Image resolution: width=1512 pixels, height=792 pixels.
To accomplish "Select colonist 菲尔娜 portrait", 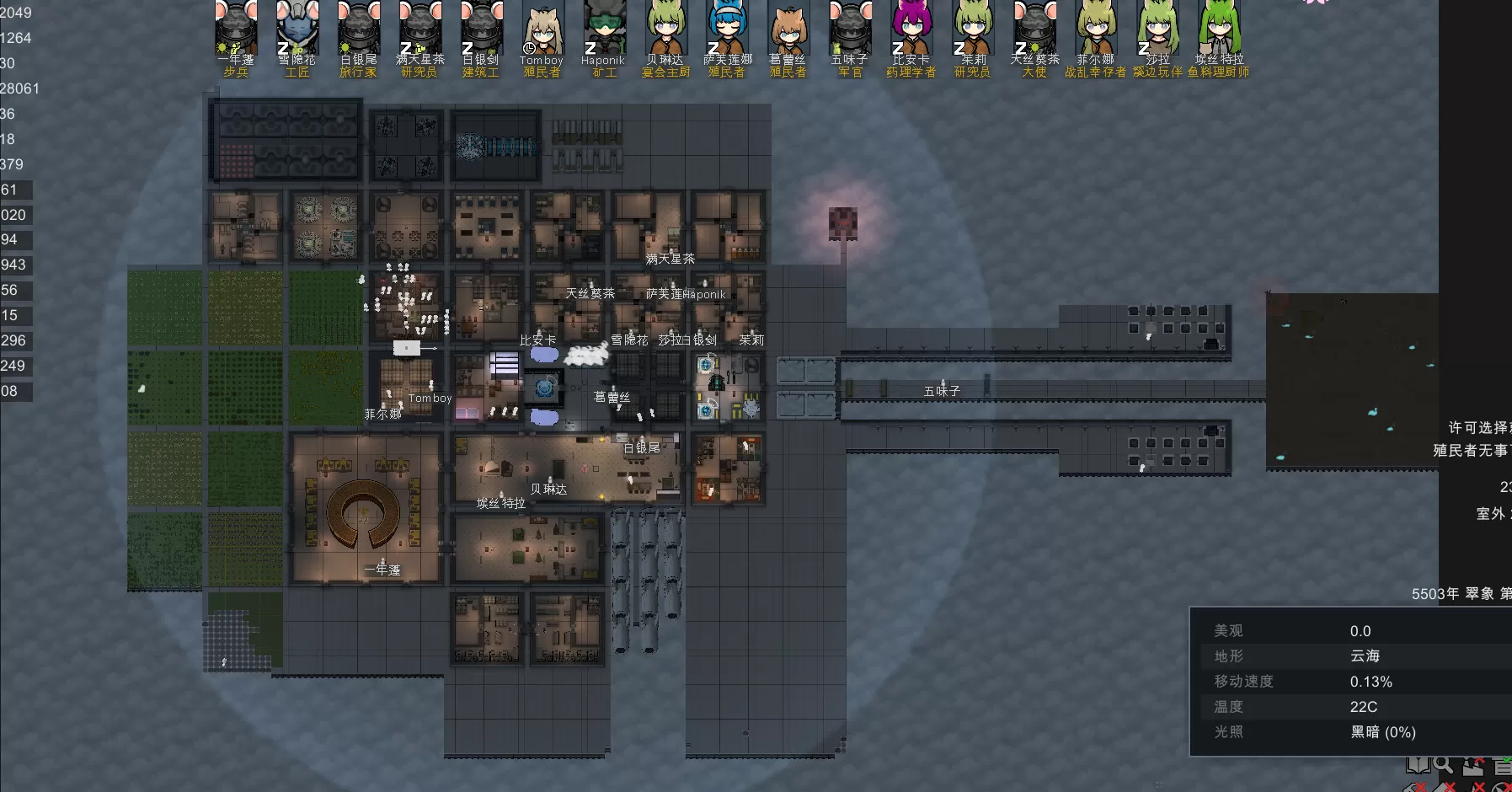I will [x=1096, y=29].
